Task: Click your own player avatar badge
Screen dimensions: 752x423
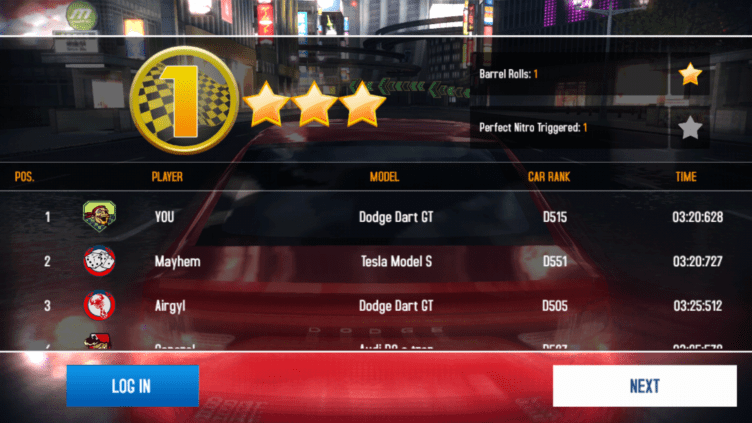Action: click(x=99, y=216)
